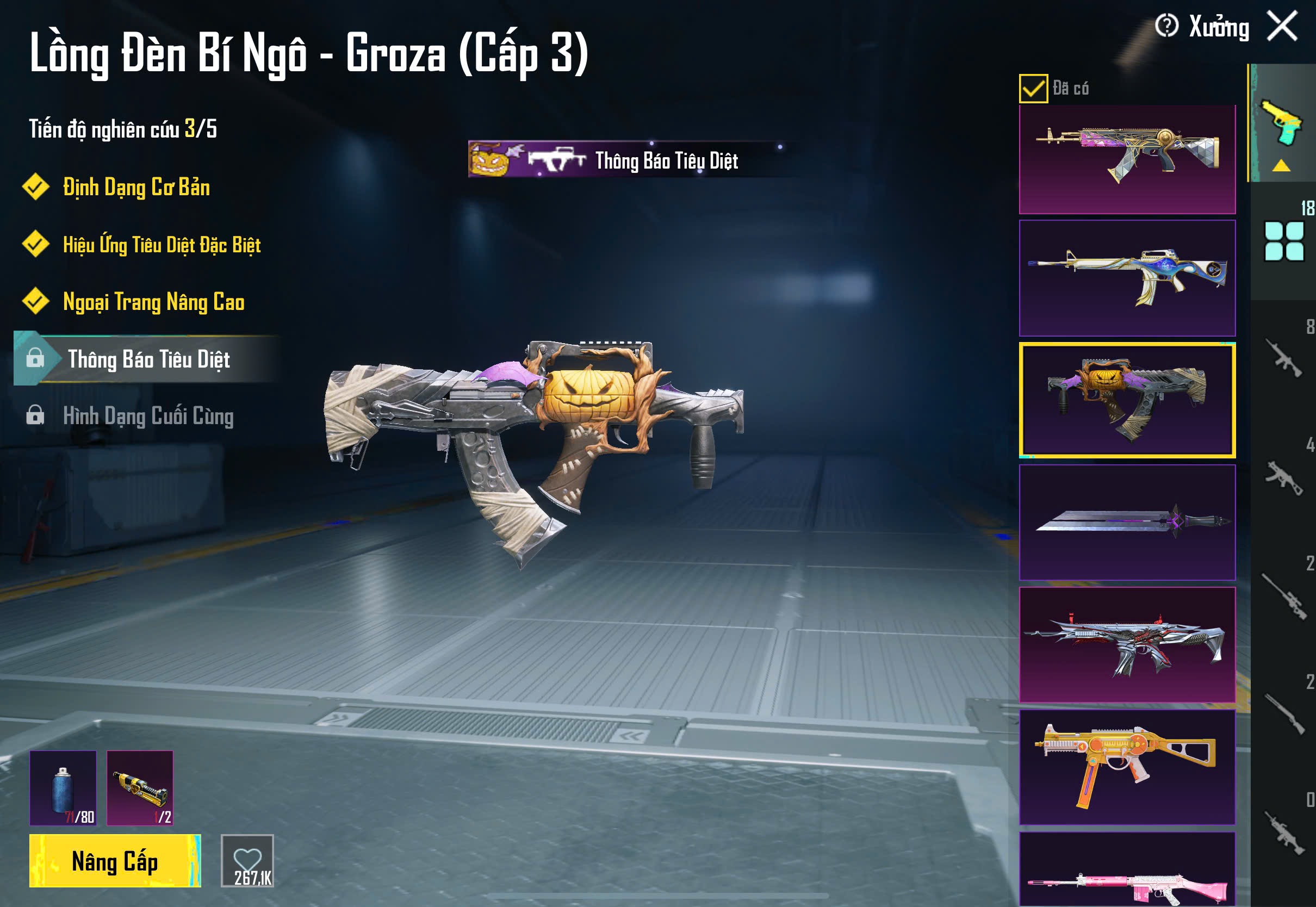This screenshot has width=1316, height=907.
Task: Close the workshop screen
Action: (1282, 26)
